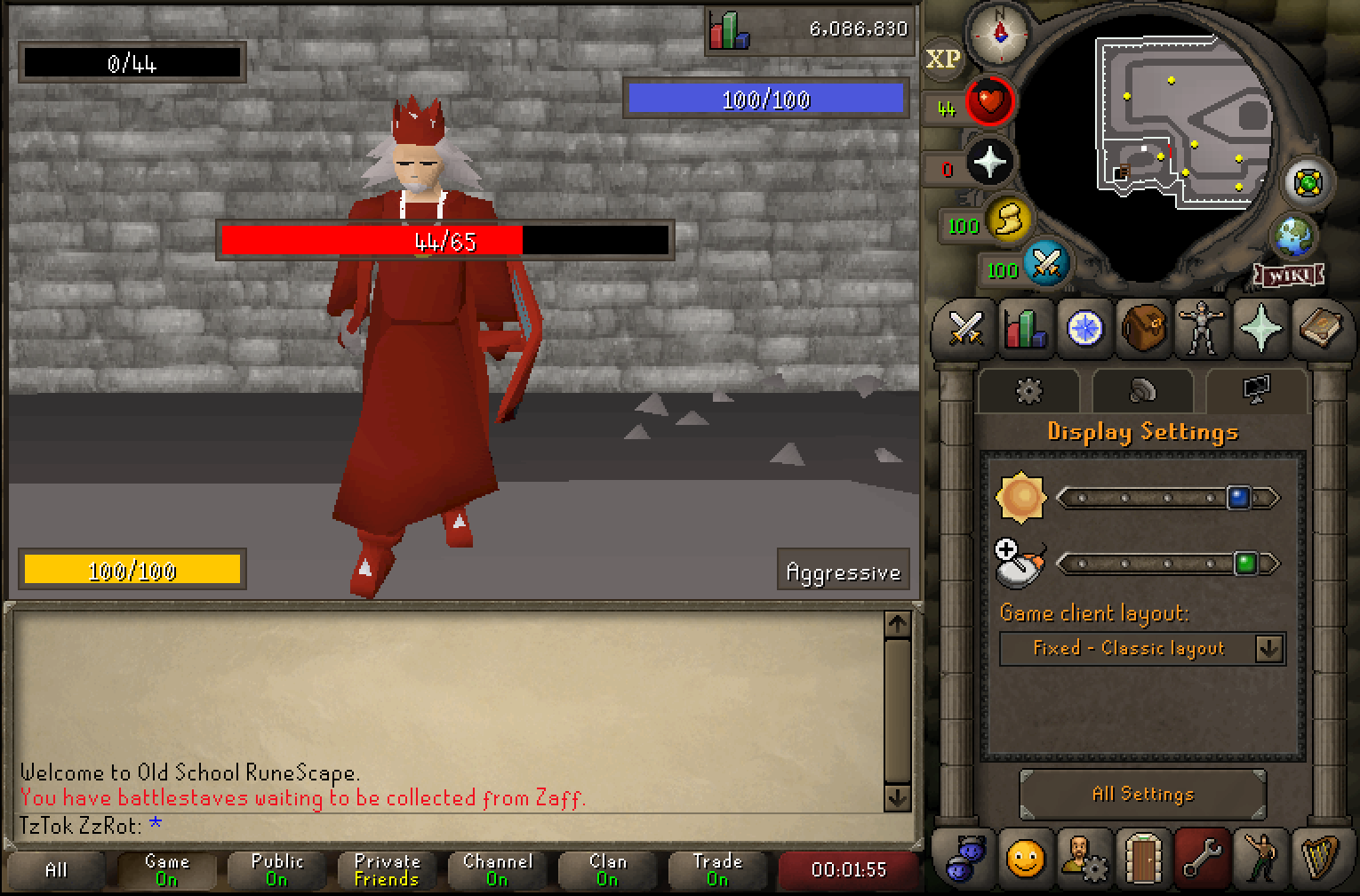
Task: Open the Inventory backpack tab
Action: (x=1143, y=329)
